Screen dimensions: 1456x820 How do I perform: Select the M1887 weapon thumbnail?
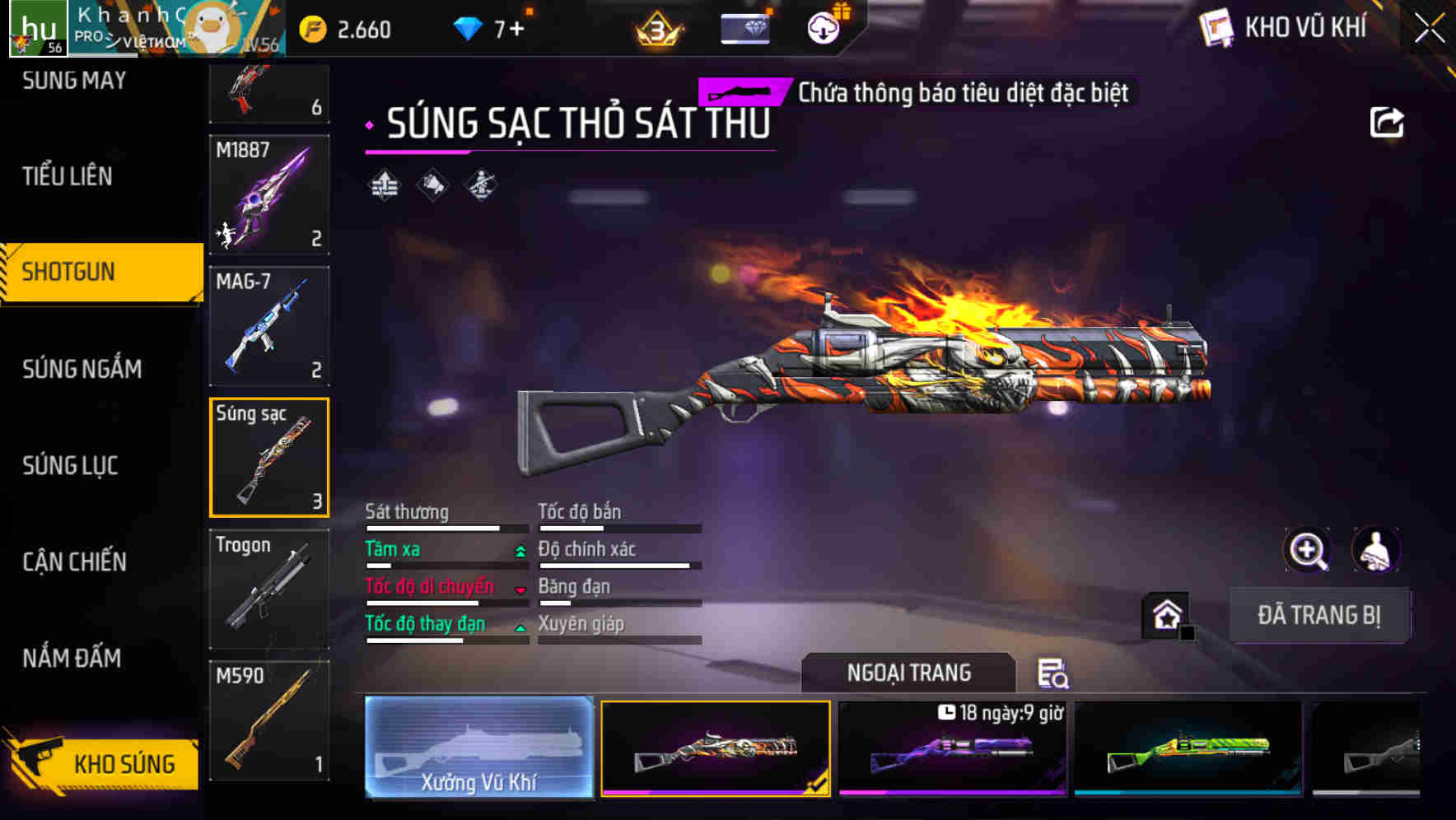tap(269, 195)
